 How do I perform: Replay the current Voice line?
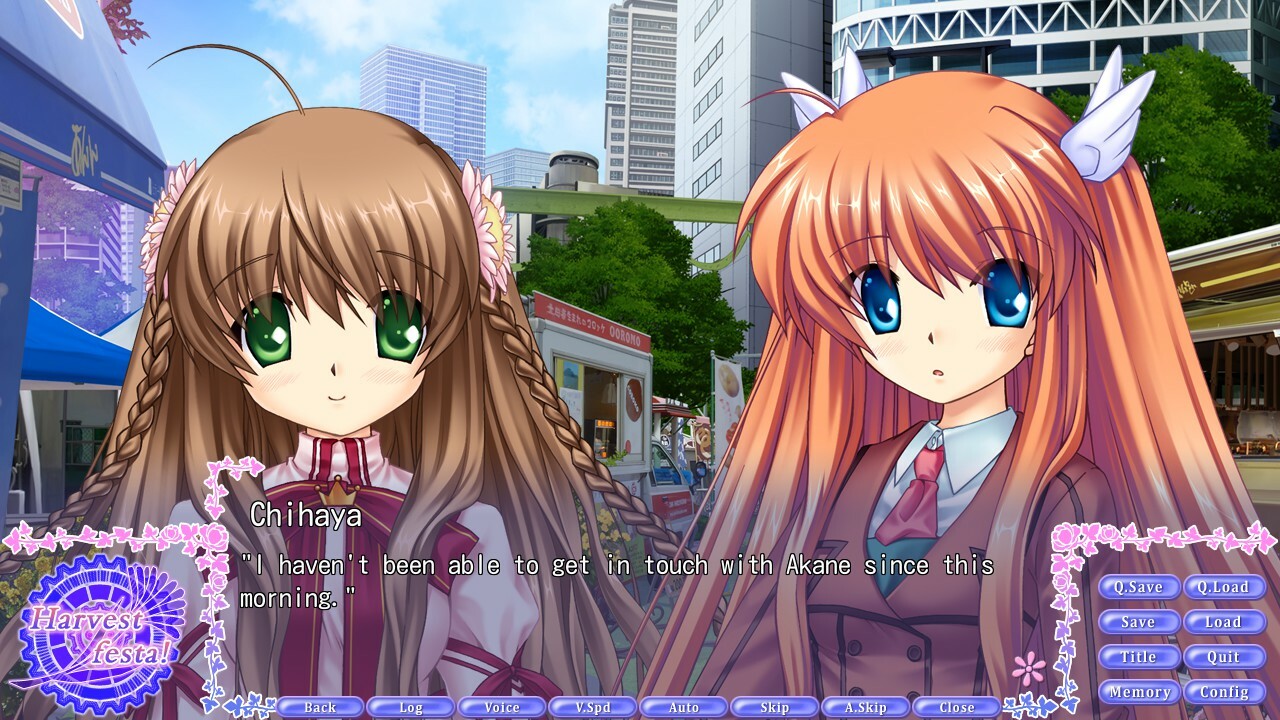pyautogui.click(x=501, y=706)
